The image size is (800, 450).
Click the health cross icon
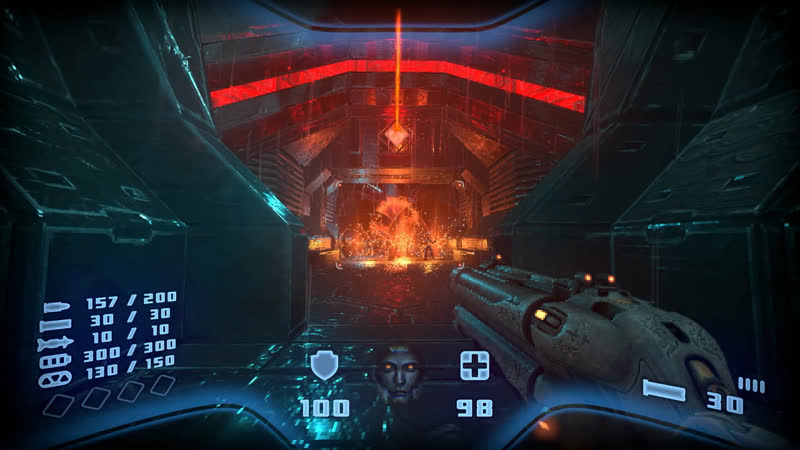click(x=474, y=366)
